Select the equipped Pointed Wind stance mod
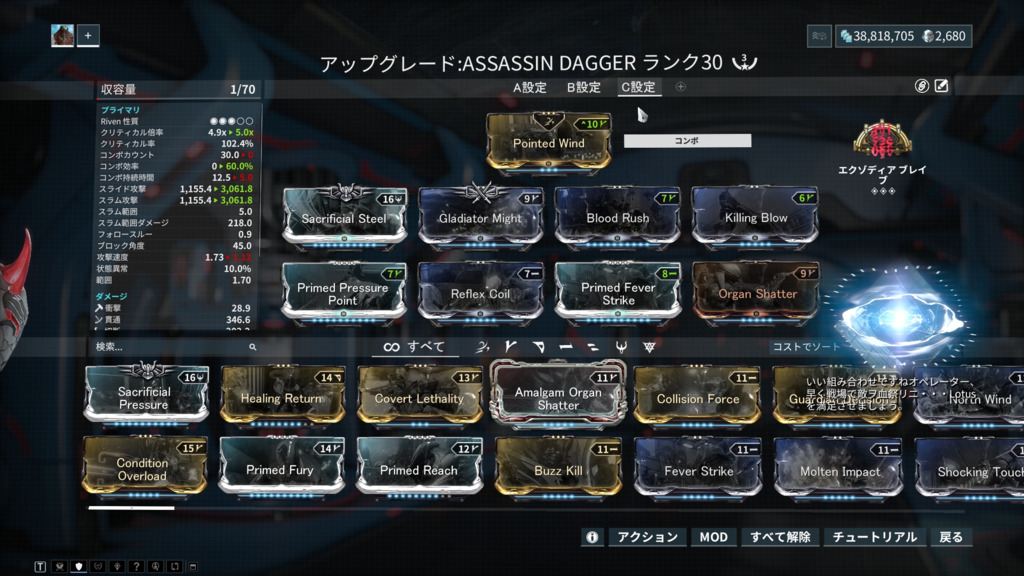Screen dimensions: 1024x576 548,140
